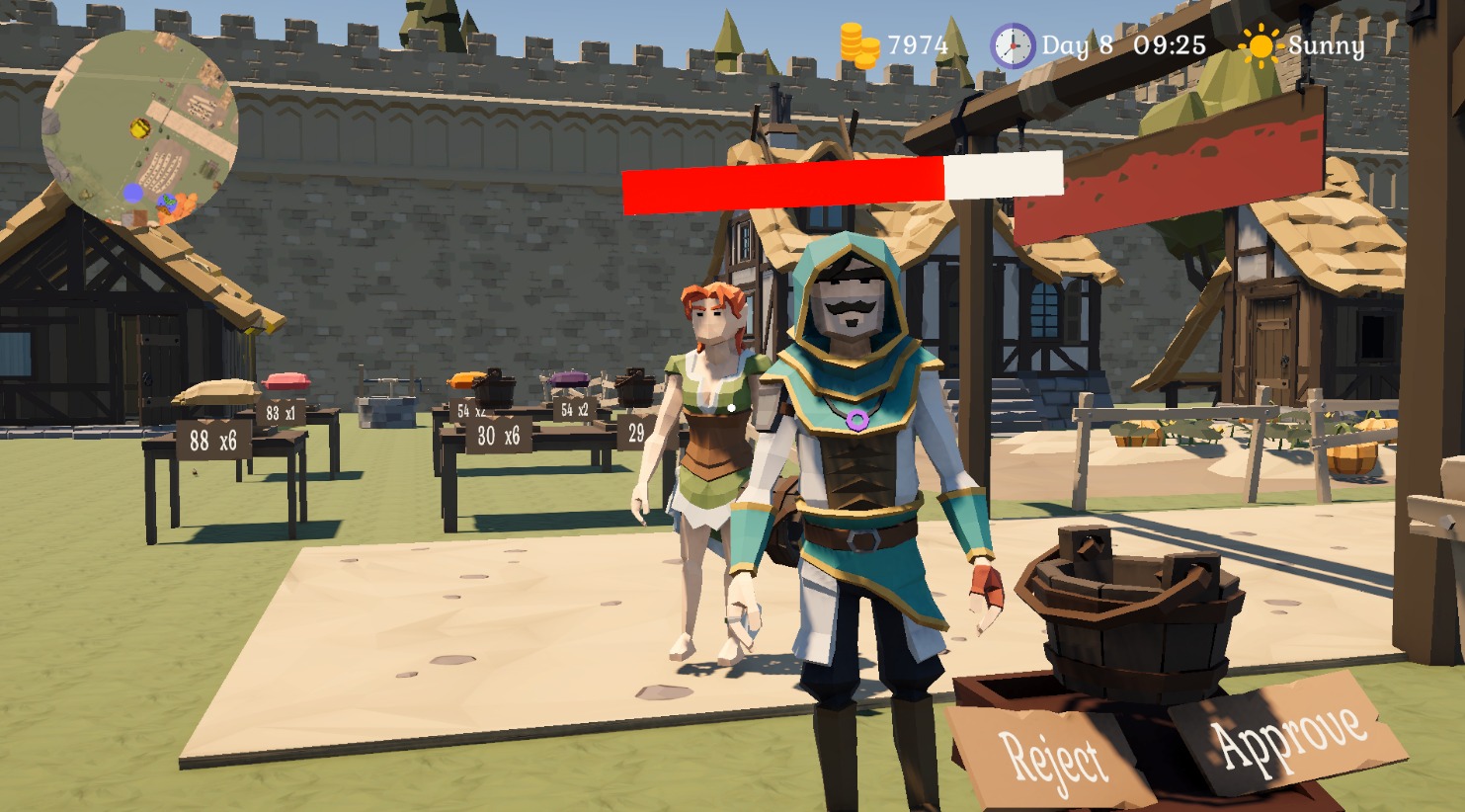
Task: Click the 29 price sign on the right
Action: coord(637,433)
